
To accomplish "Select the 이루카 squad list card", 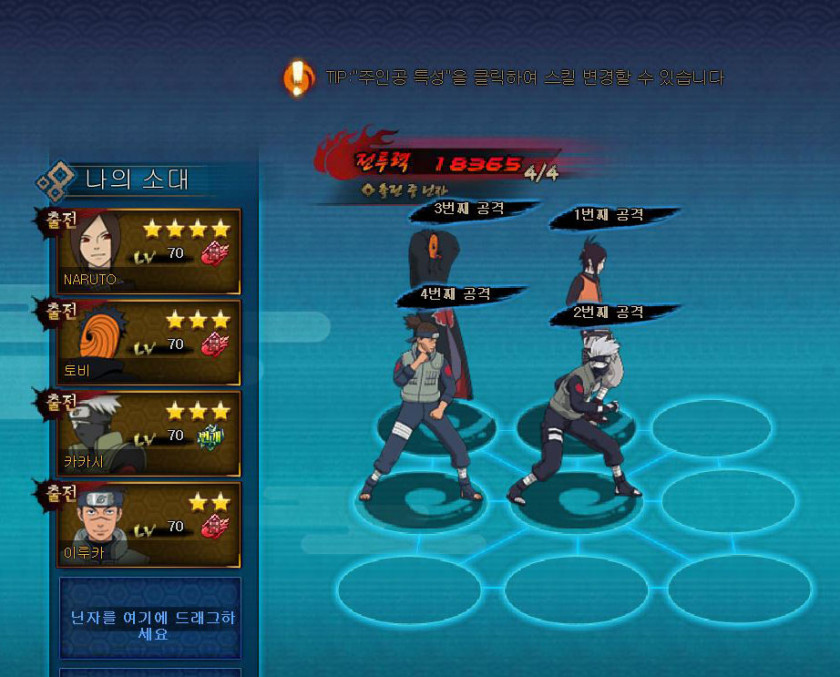I will [150, 524].
